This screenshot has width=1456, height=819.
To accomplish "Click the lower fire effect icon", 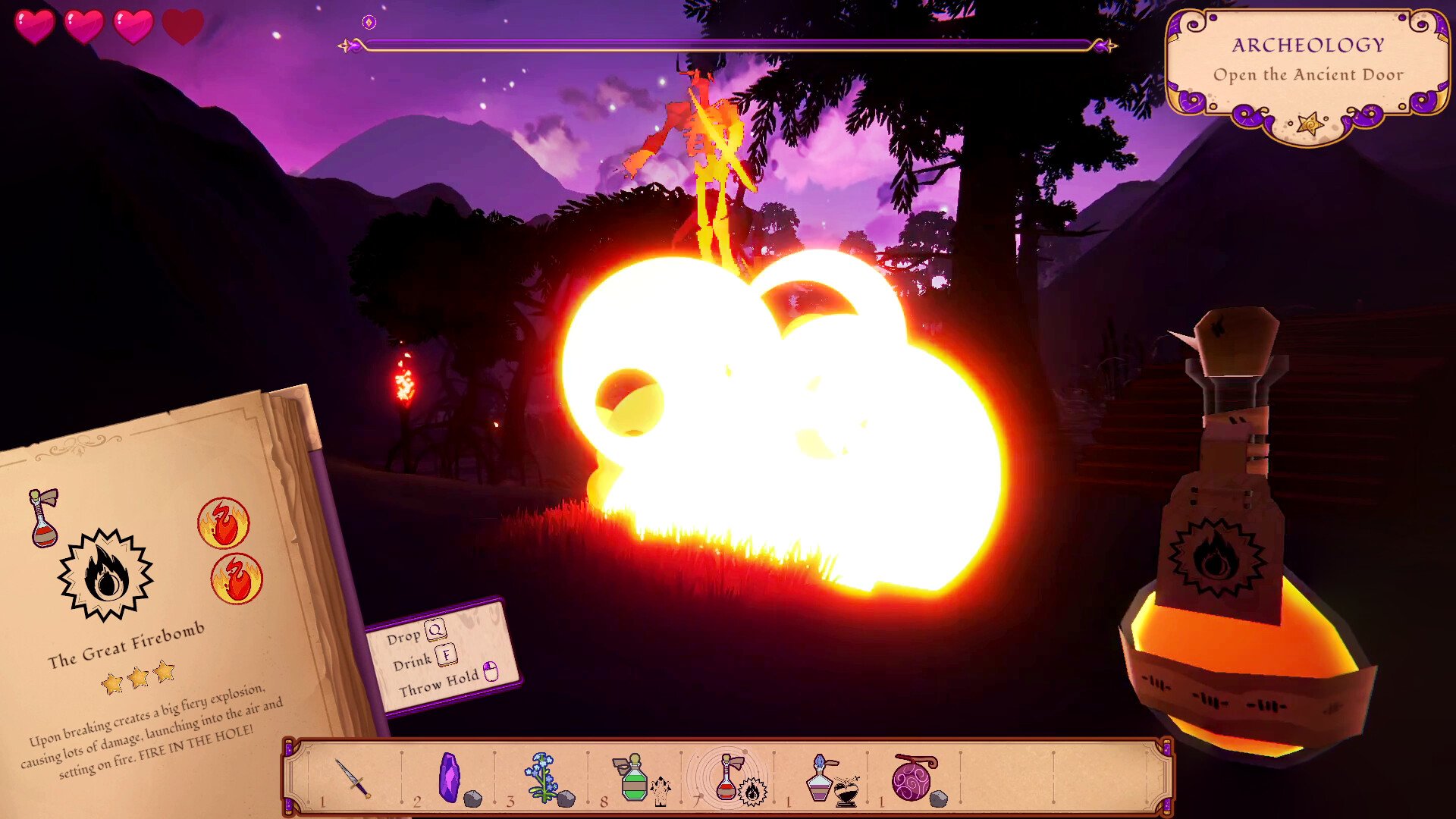I will click(x=237, y=579).
